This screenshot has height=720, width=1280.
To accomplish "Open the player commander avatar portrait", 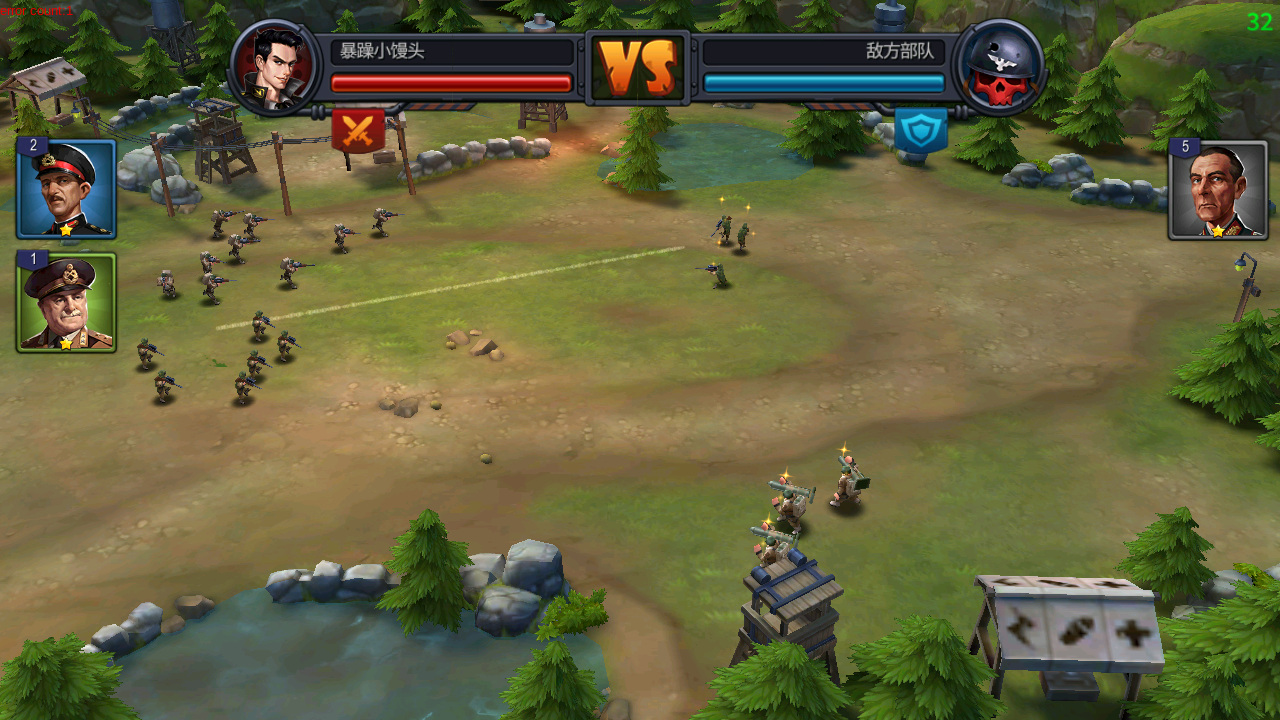I will 276,67.
